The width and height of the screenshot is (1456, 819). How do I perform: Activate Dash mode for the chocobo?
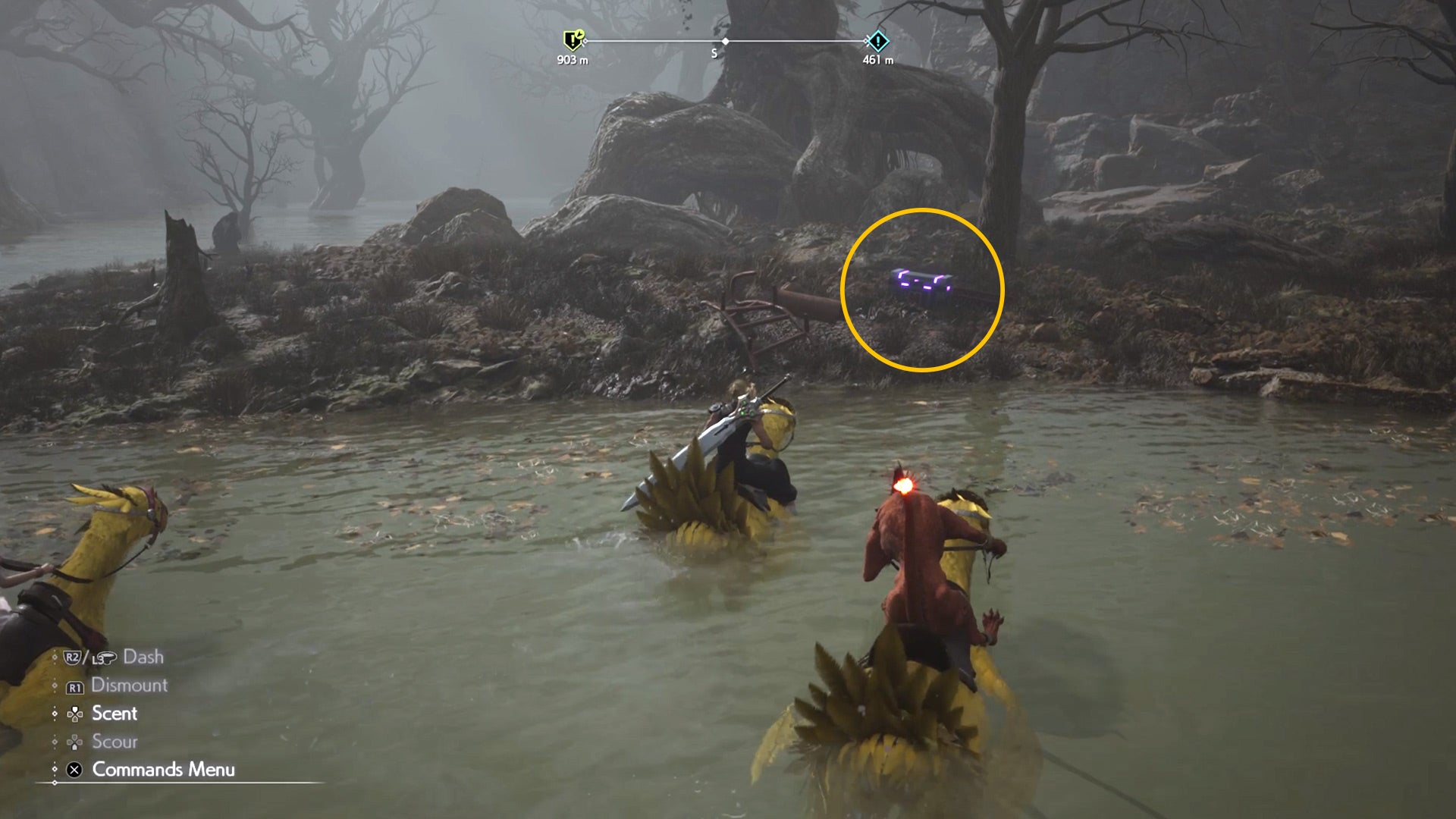144,657
